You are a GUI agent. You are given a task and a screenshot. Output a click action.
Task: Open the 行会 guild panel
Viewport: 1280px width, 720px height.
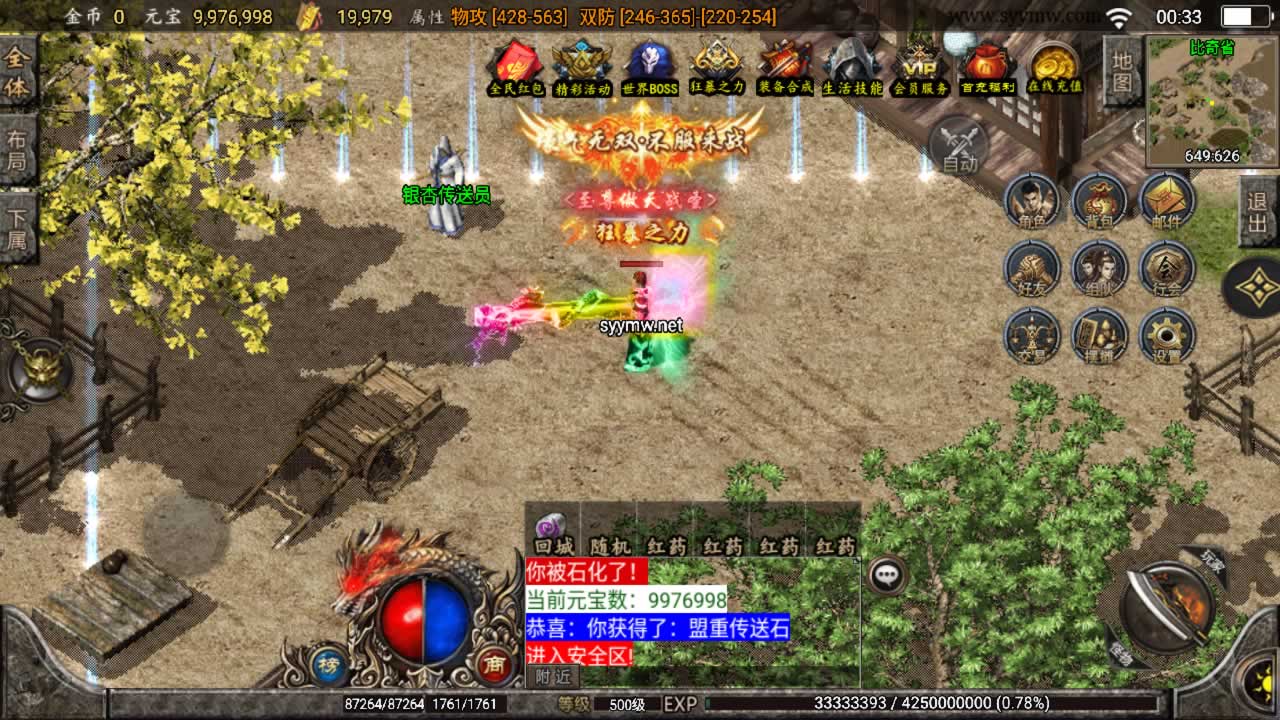pyautogui.click(x=1166, y=269)
